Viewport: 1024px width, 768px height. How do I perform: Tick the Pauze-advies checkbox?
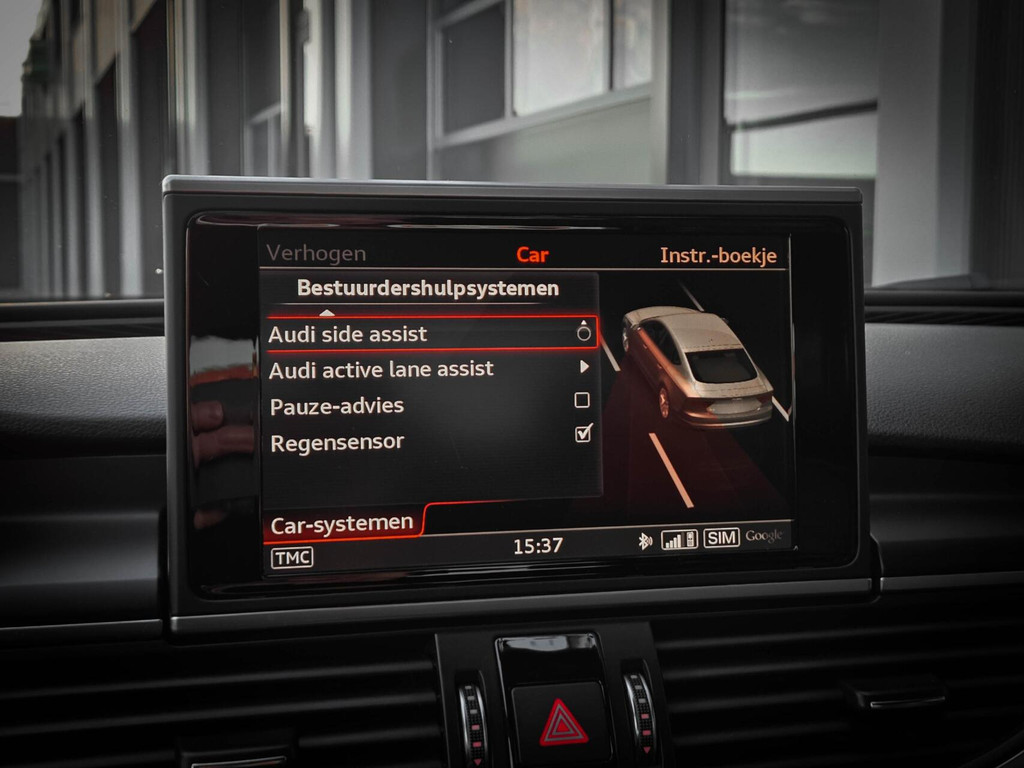[x=582, y=401]
